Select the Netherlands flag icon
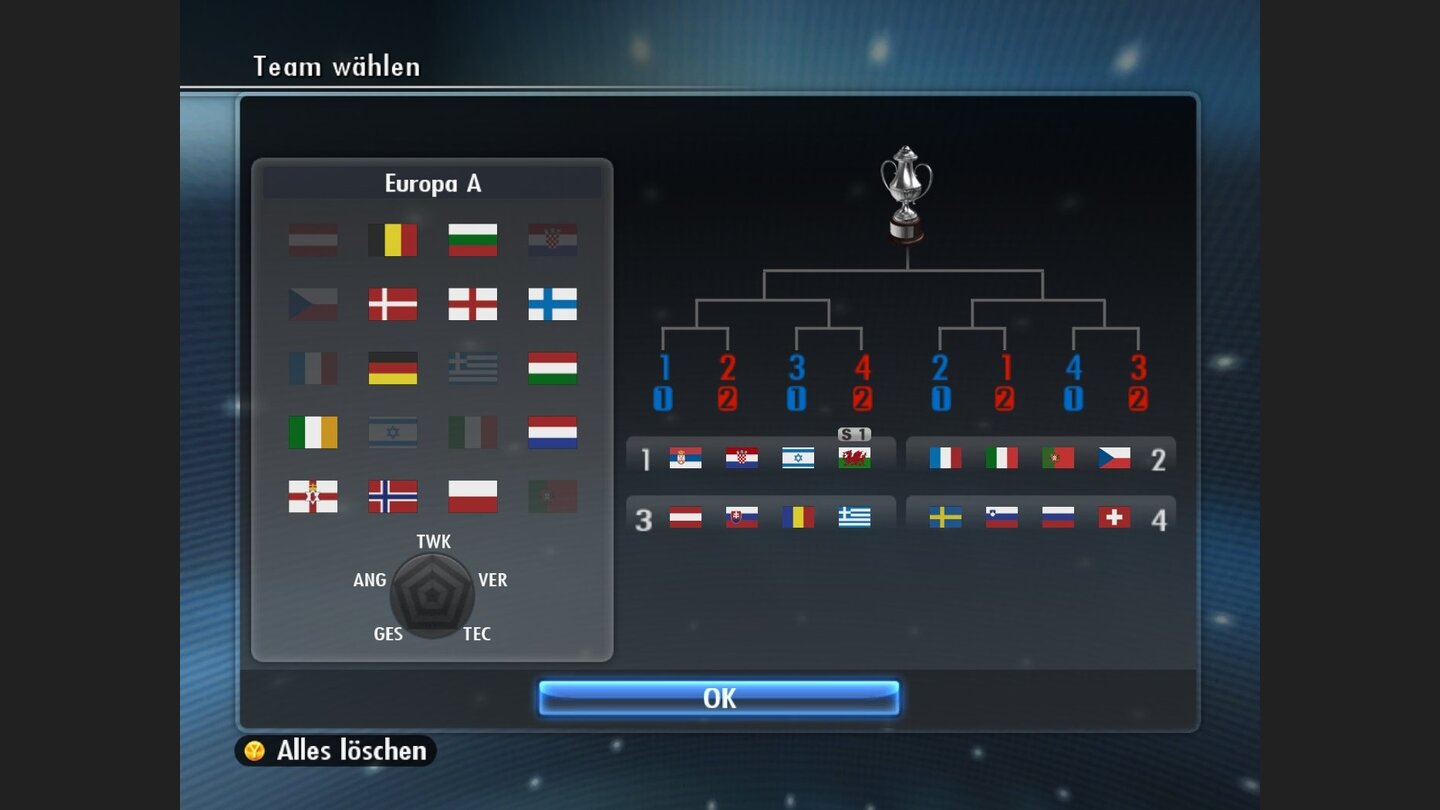 point(553,433)
